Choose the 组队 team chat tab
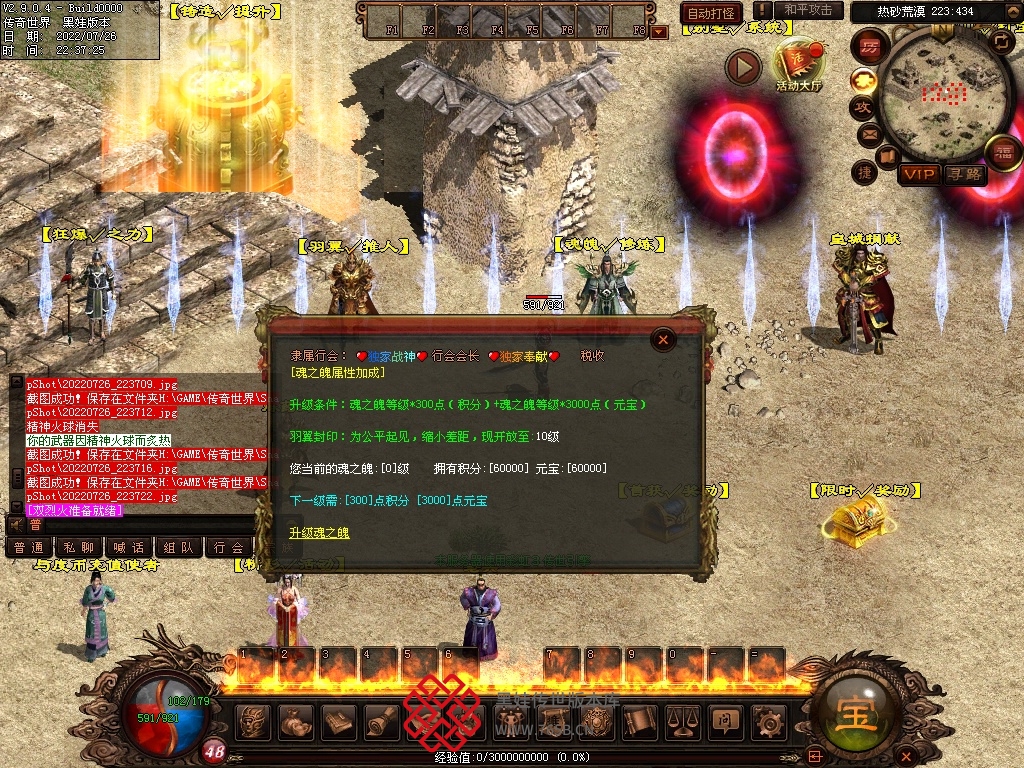 coord(179,547)
